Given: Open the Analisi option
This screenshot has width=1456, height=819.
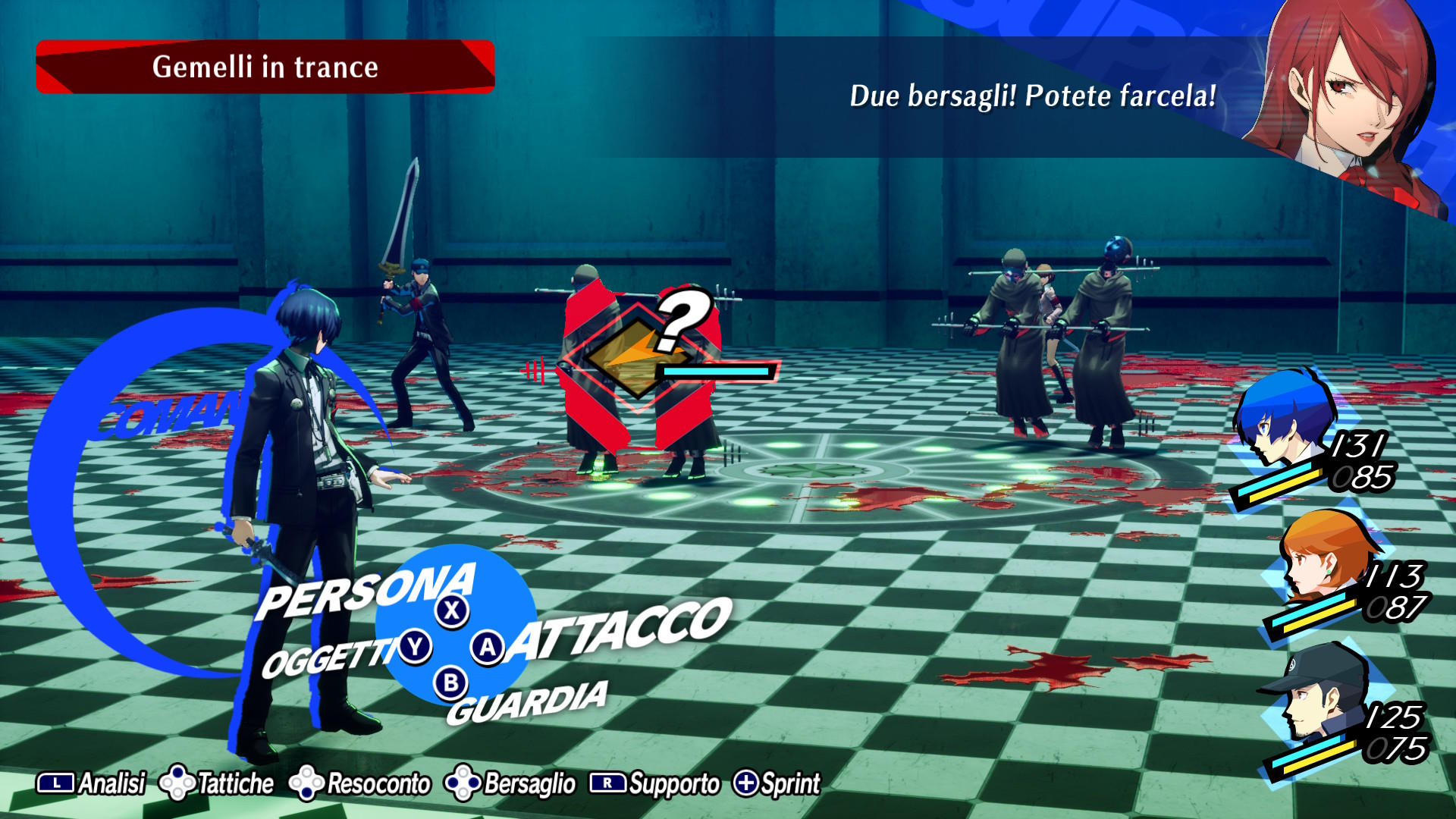Looking at the screenshot, I should pyautogui.click(x=92, y=783).
